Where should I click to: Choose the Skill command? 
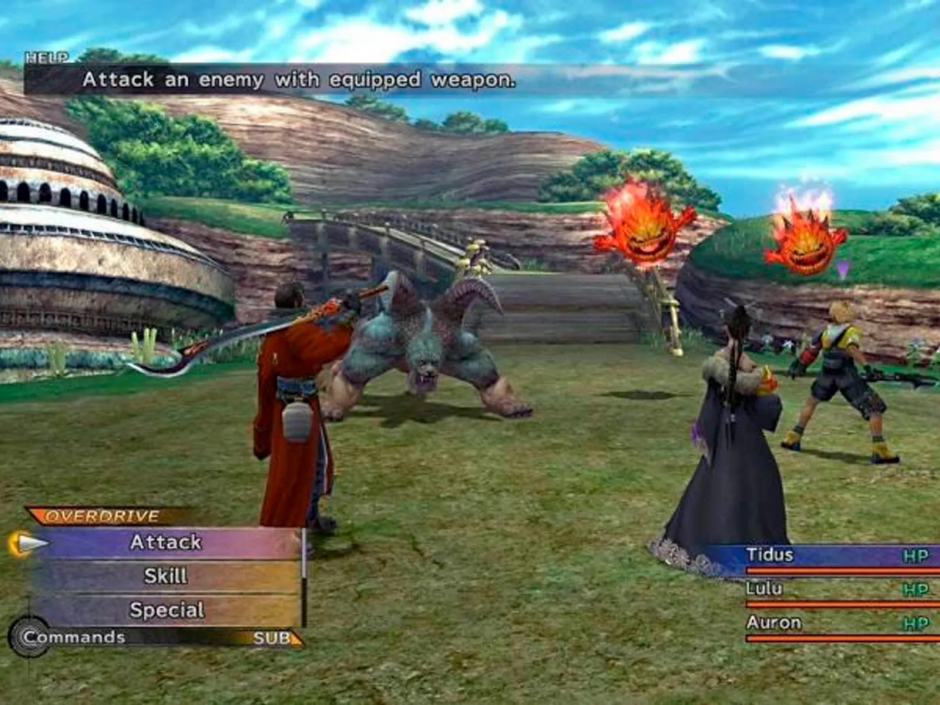click(x=166, y=577)
